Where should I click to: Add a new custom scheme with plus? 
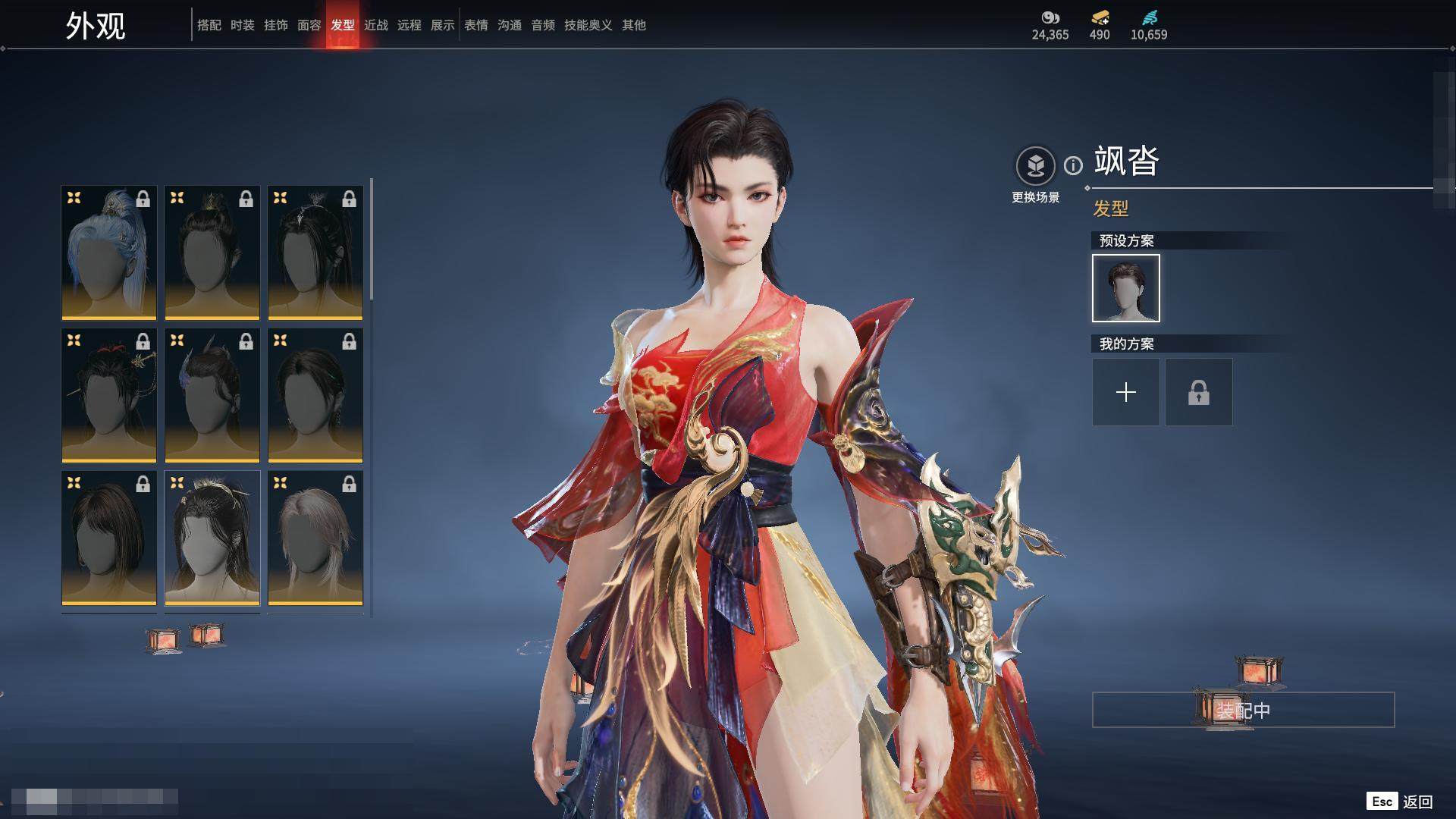click(1125, 392)
